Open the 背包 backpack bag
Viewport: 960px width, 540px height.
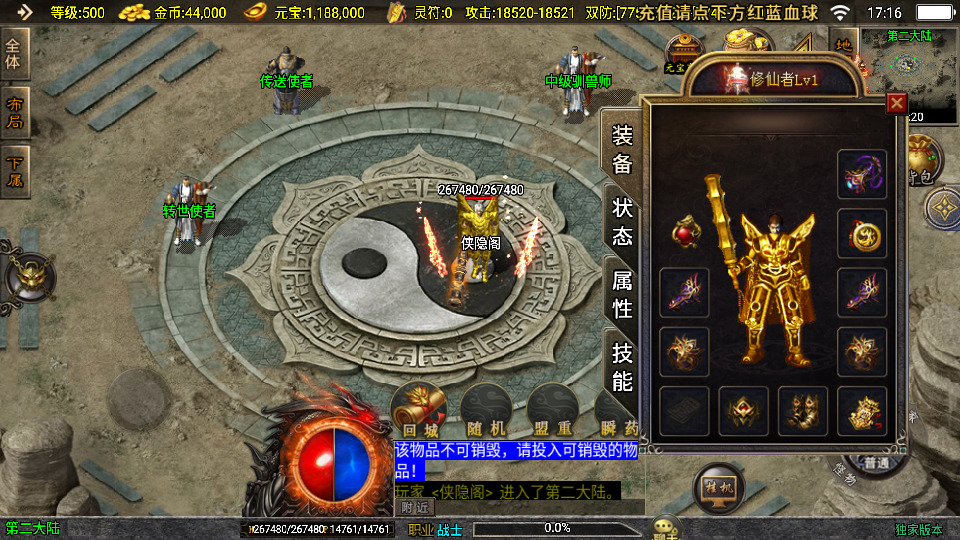pos(921,162)
